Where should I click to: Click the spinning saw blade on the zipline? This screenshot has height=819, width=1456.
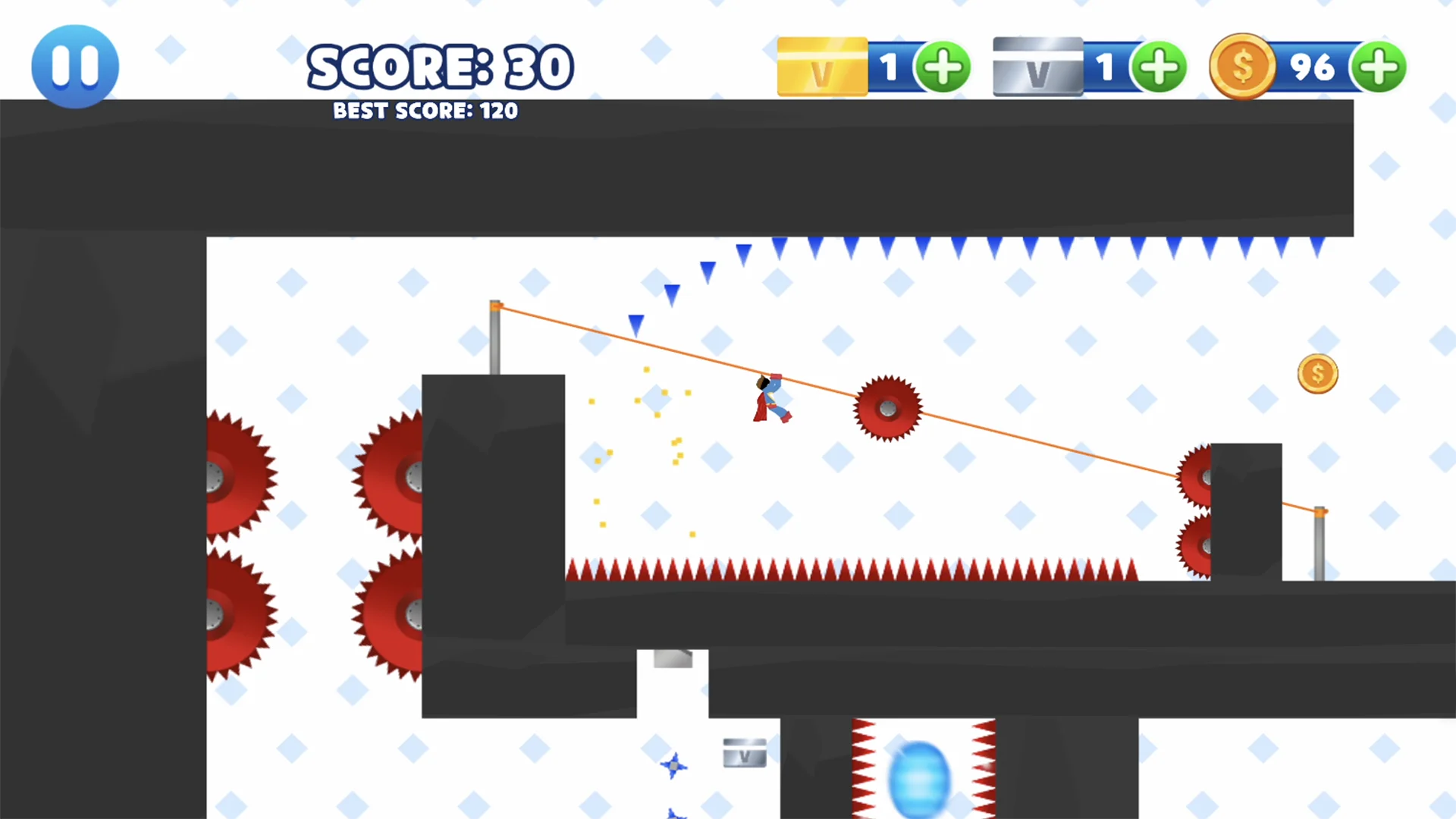point(887,409)
